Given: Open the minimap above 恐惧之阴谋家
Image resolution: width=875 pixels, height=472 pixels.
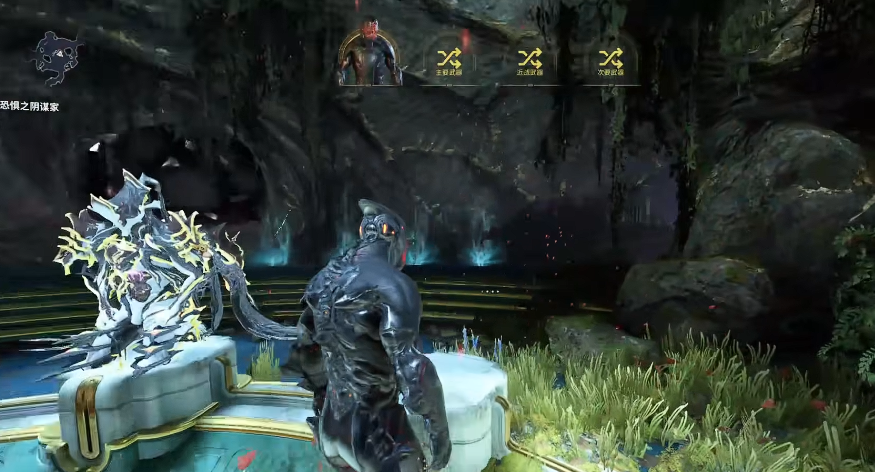Looking at the screenshot, I should pos(53,56).
